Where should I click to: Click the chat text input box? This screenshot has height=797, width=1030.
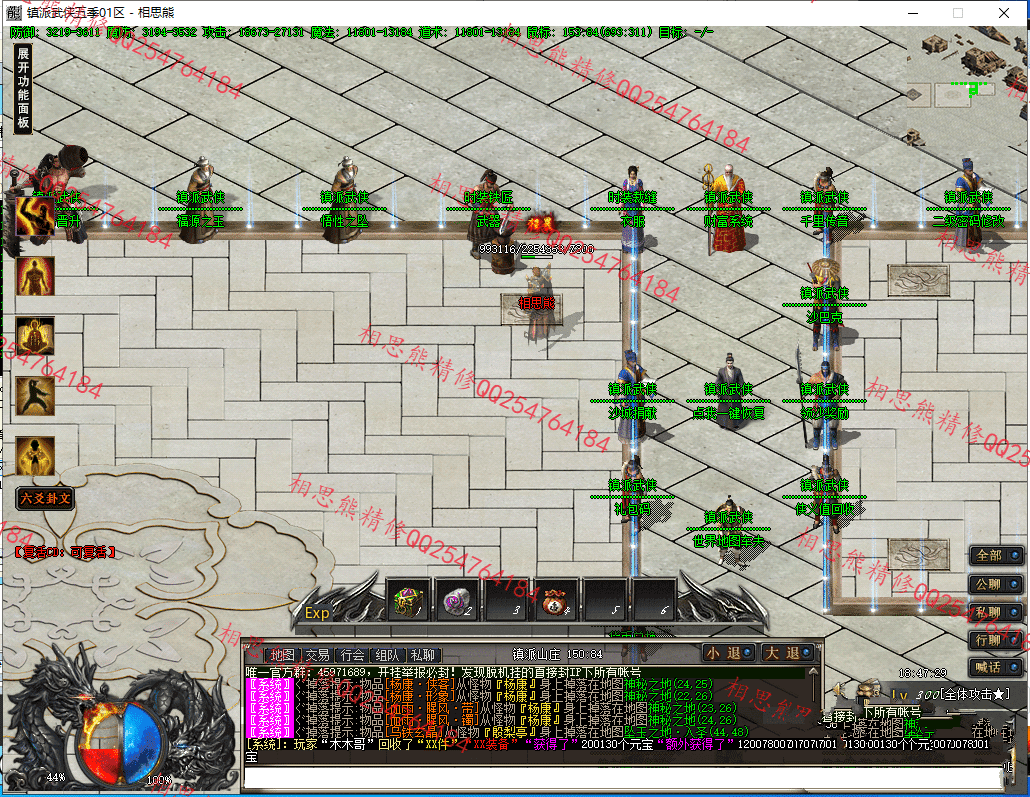[x=620, y=778]
